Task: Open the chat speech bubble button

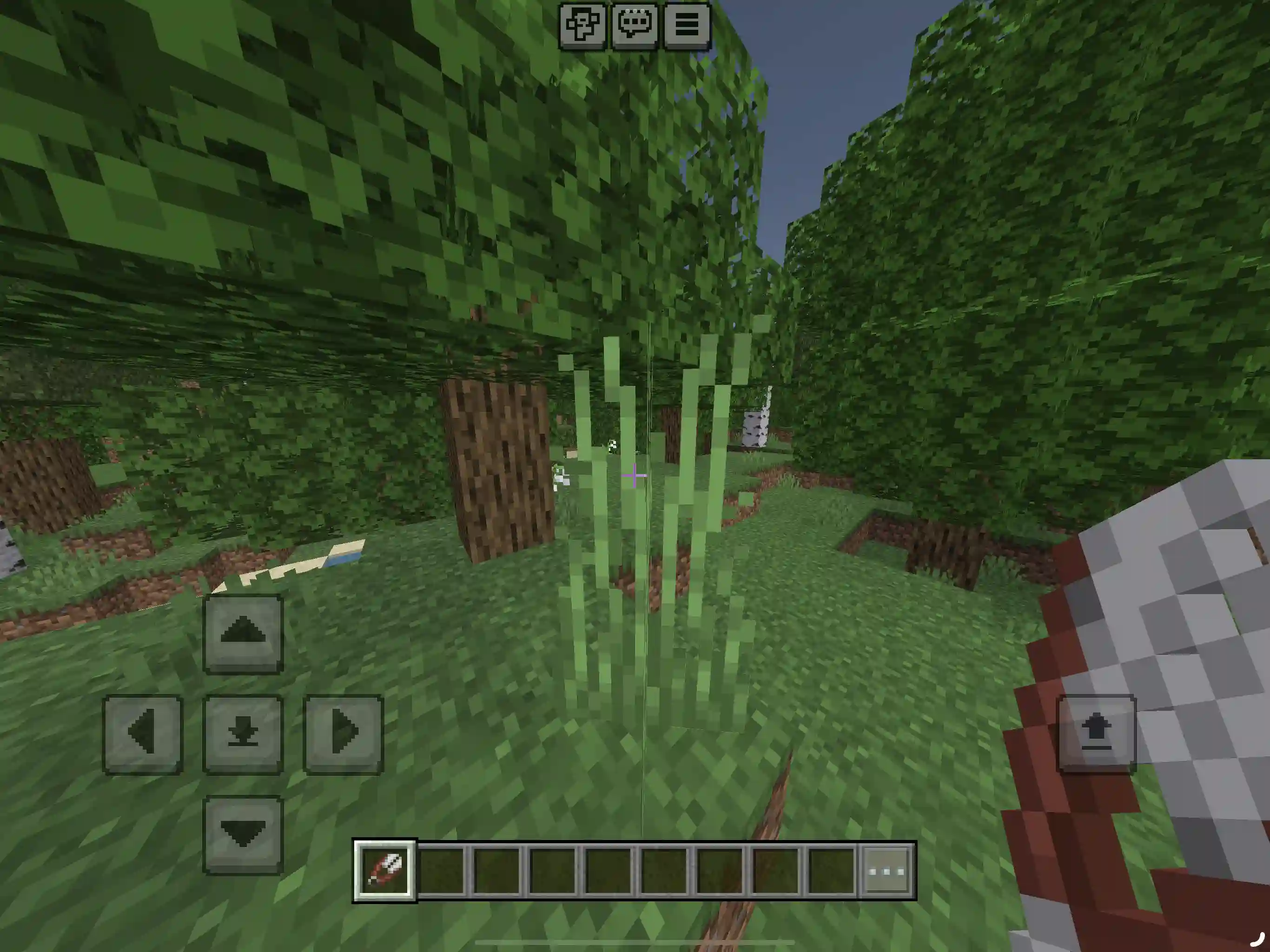Action: 635,25
